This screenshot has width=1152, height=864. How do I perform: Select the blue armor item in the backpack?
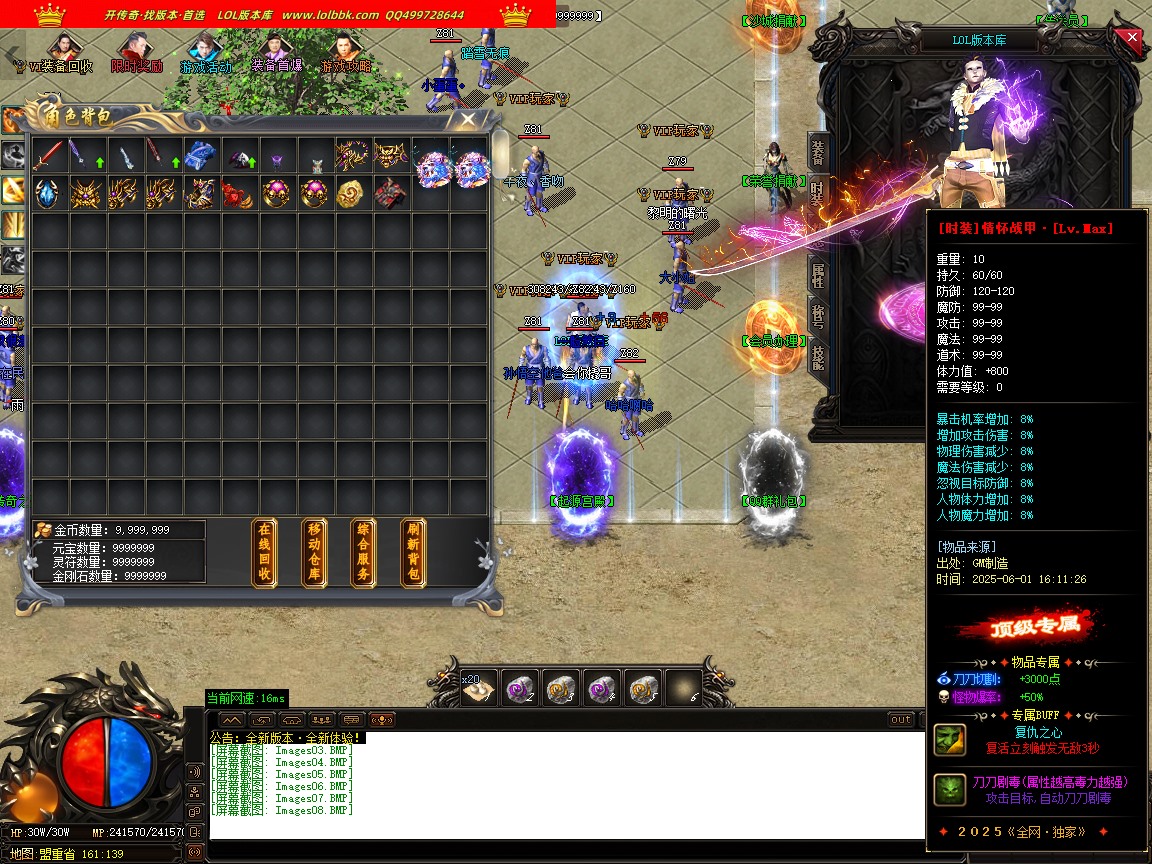(200, 155)
